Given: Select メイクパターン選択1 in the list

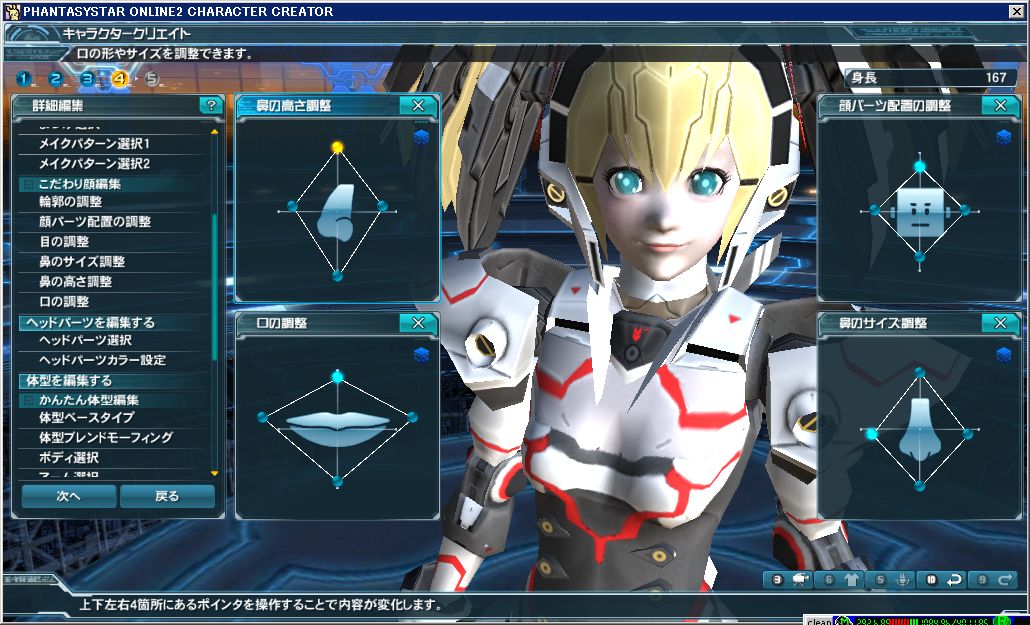Looking at the screenshot, I should point(94,144).
